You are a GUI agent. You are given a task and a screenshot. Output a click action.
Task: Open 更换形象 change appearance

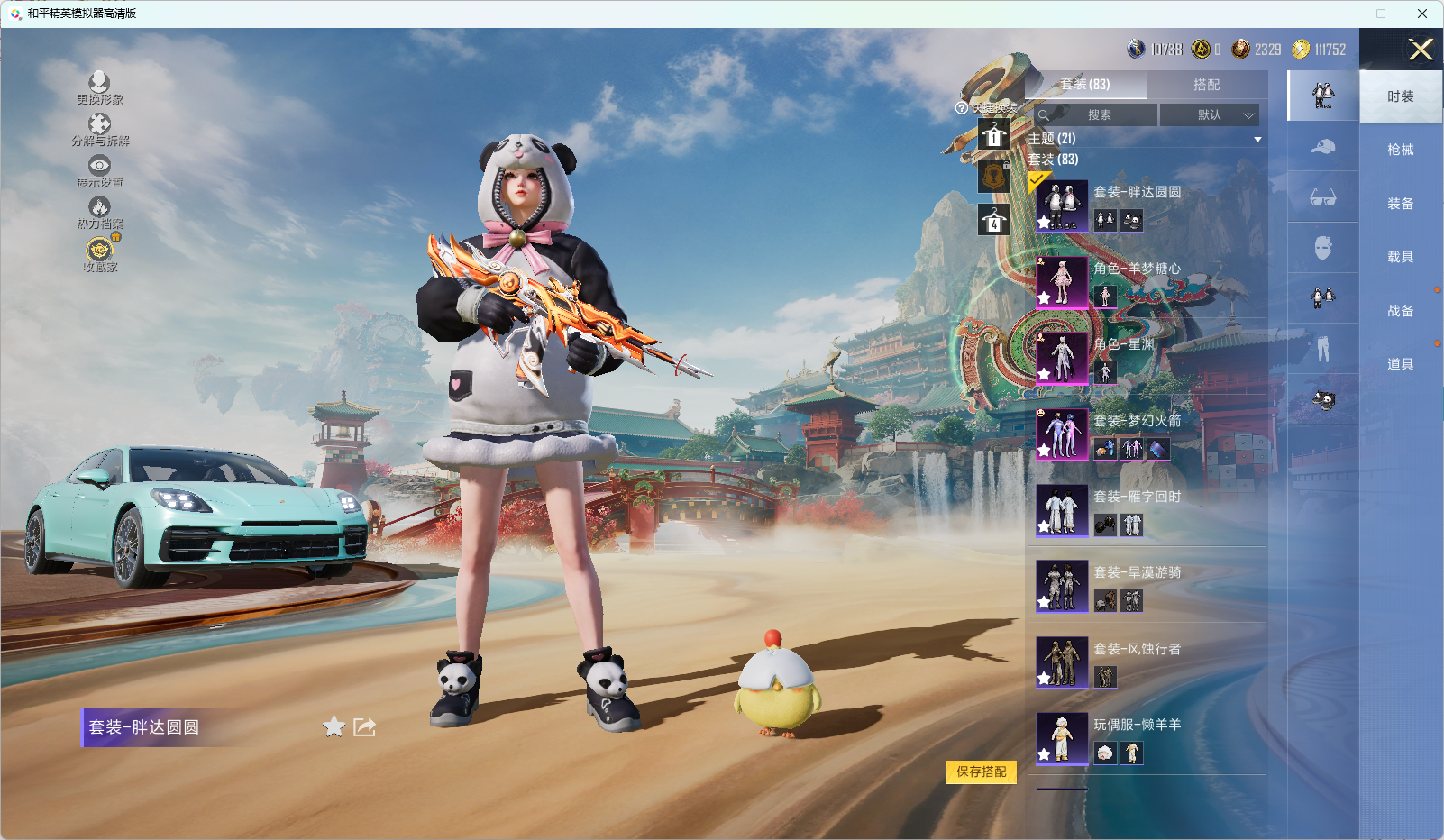click(x=99, y=88)
